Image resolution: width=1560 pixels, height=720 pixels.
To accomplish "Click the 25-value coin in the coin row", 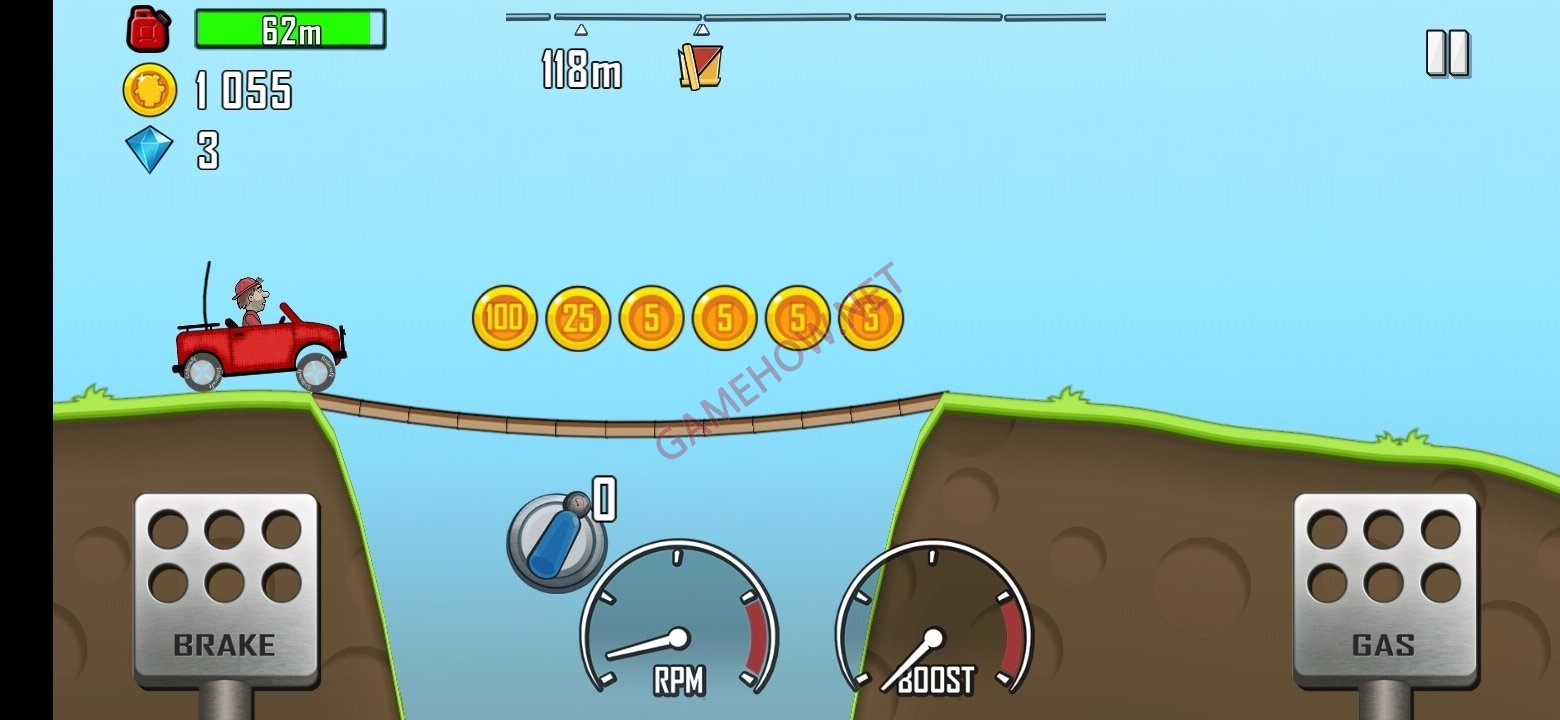I will (577, 318).
